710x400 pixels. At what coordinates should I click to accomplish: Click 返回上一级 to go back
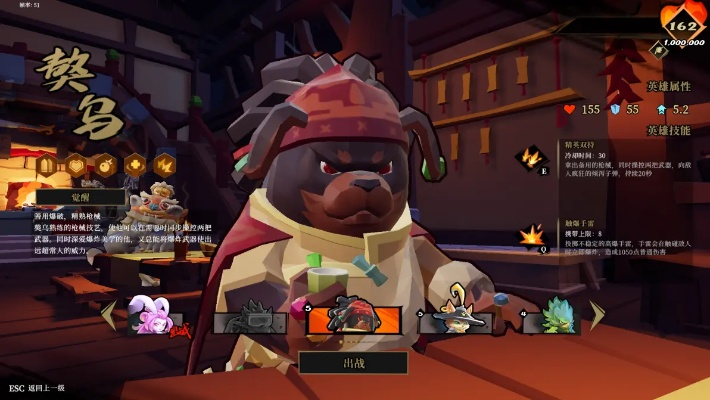point(43,387)
